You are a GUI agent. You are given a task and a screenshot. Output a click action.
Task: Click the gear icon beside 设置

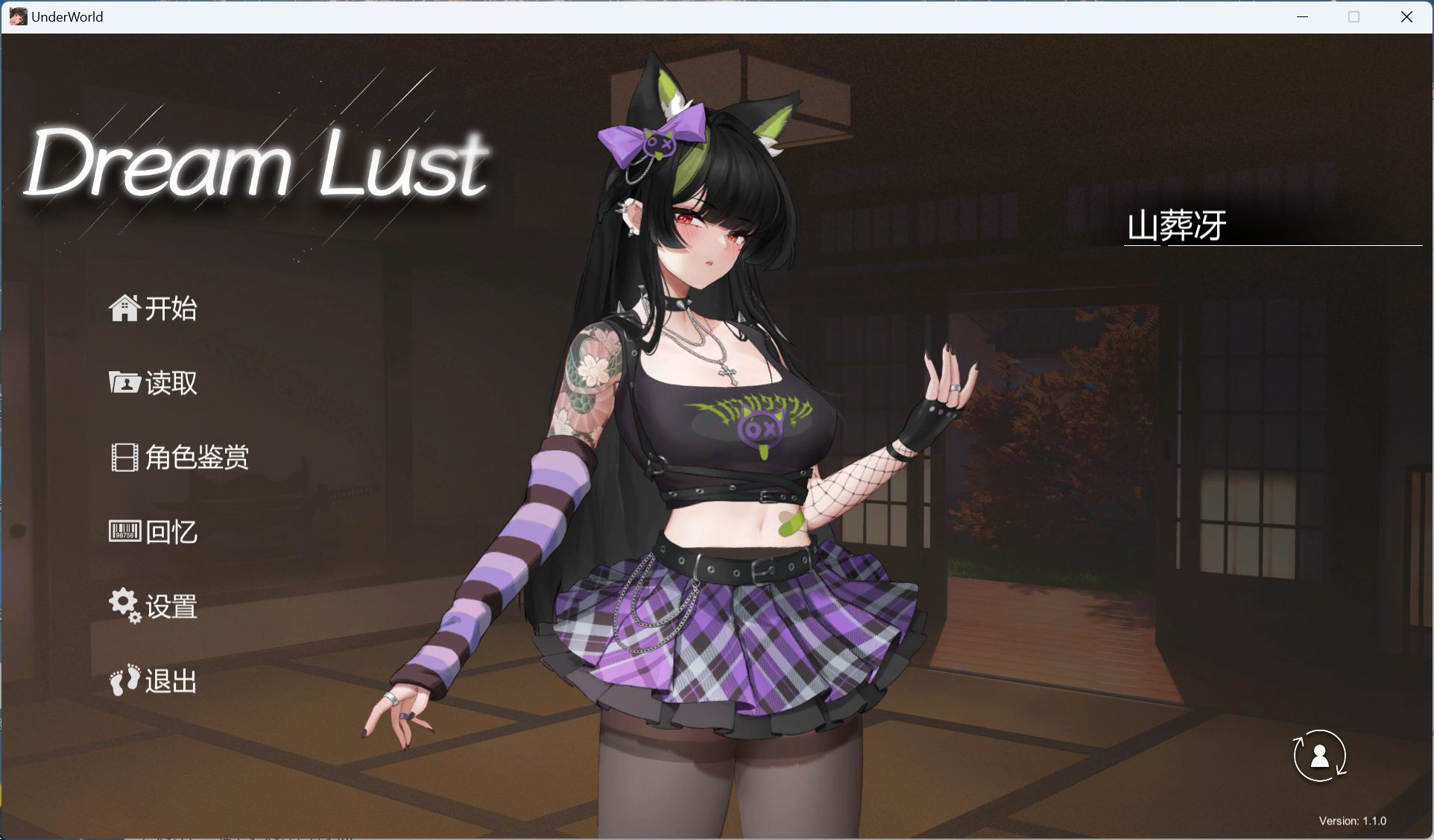[x=124, y=606]
